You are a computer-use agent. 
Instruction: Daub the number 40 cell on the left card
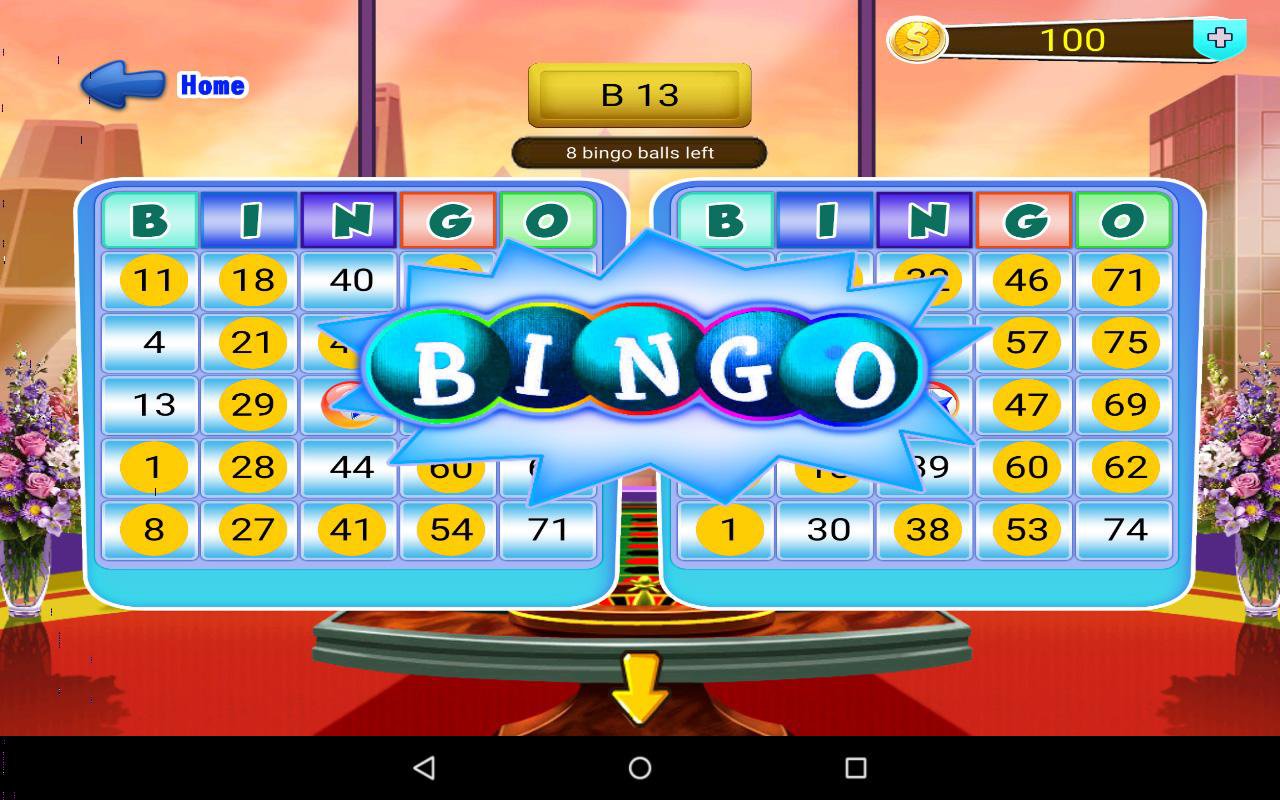(348, 281)
